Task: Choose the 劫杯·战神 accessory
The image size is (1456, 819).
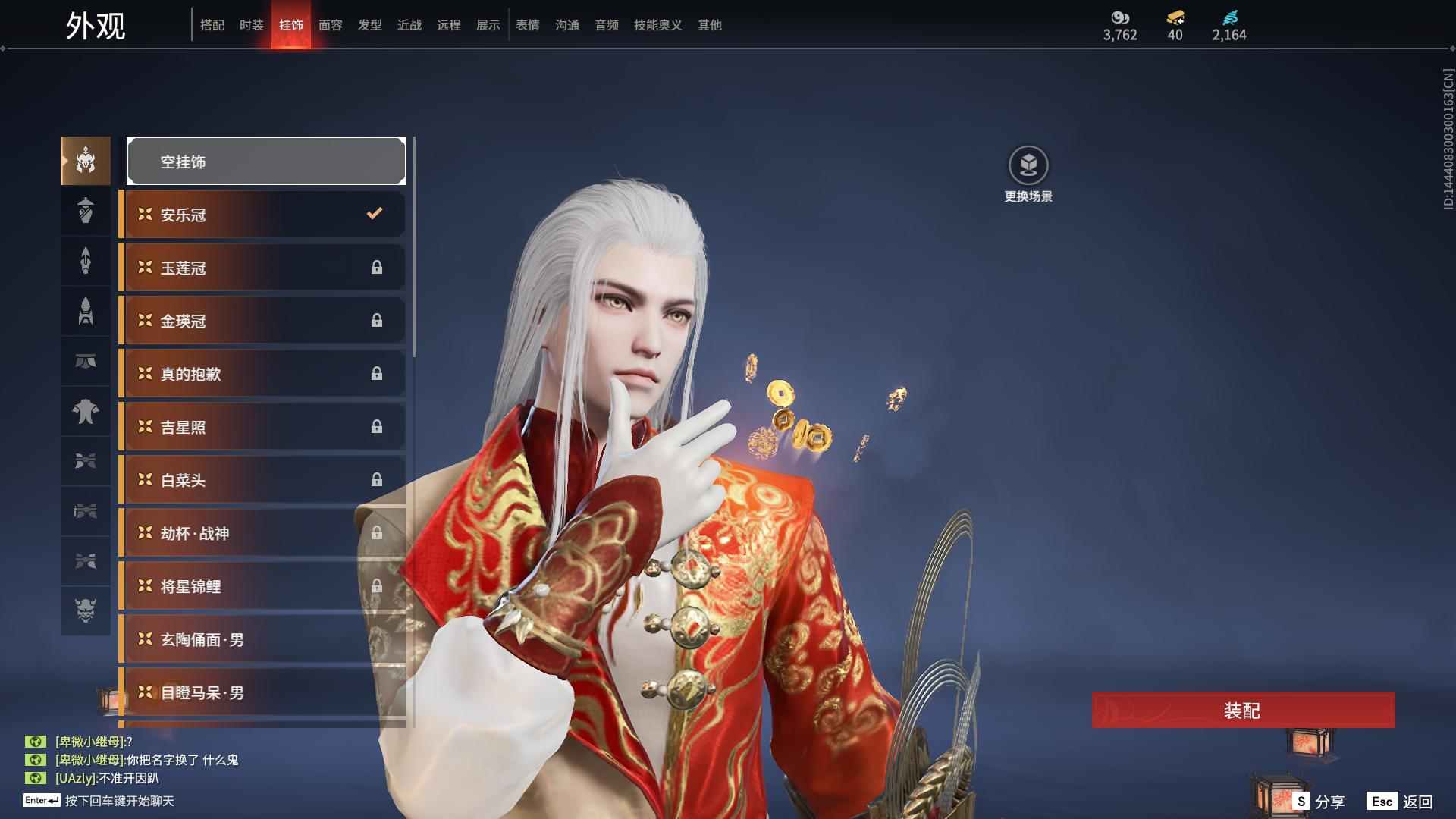Action: pyautogui.click(x=262, y=533)
